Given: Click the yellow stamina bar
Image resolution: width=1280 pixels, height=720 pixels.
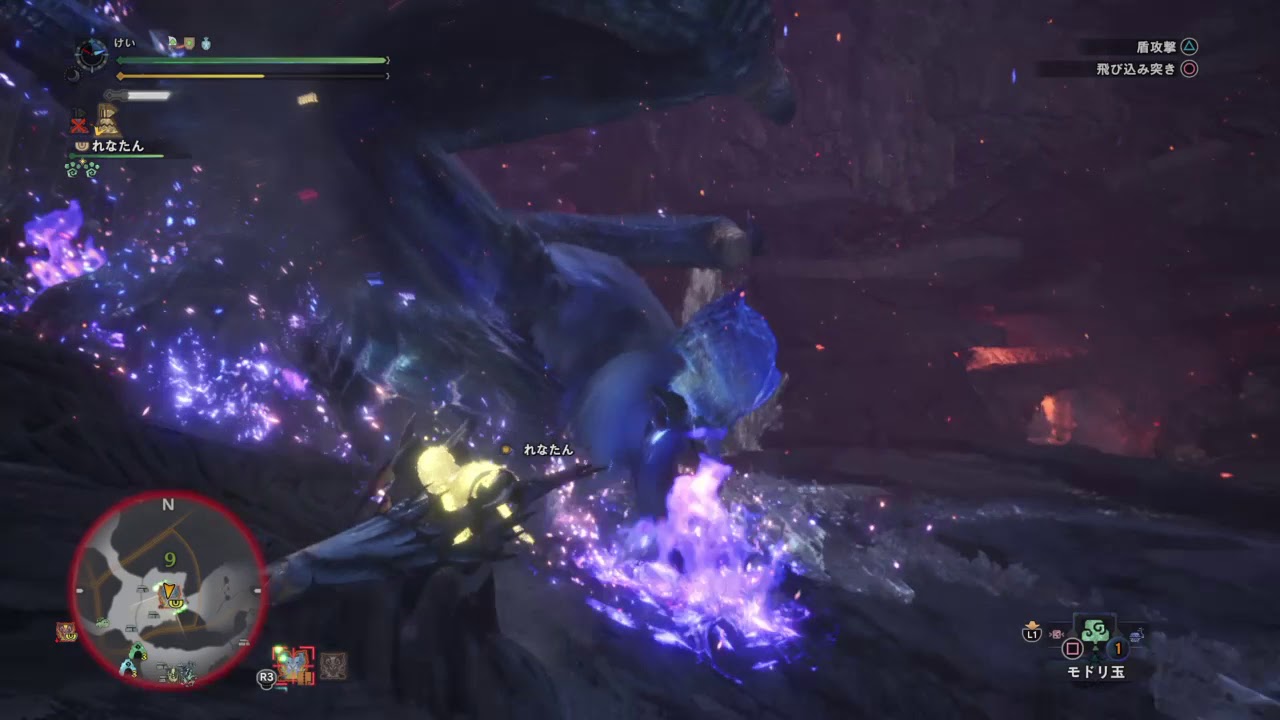Looking at the screenshot, I should tap(190, 77).
